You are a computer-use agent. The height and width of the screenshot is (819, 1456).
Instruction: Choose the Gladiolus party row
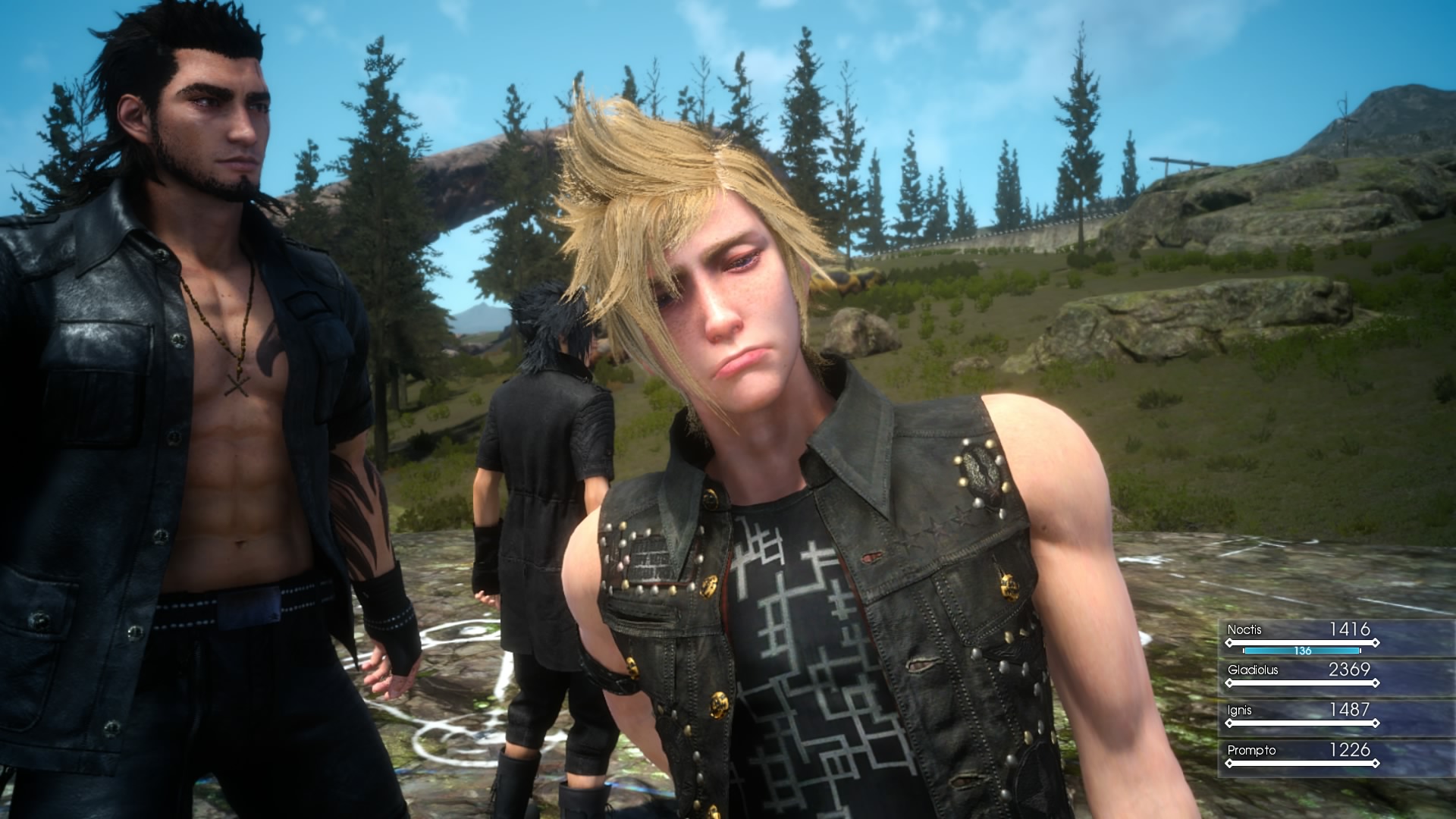[x=1301, y=675]
